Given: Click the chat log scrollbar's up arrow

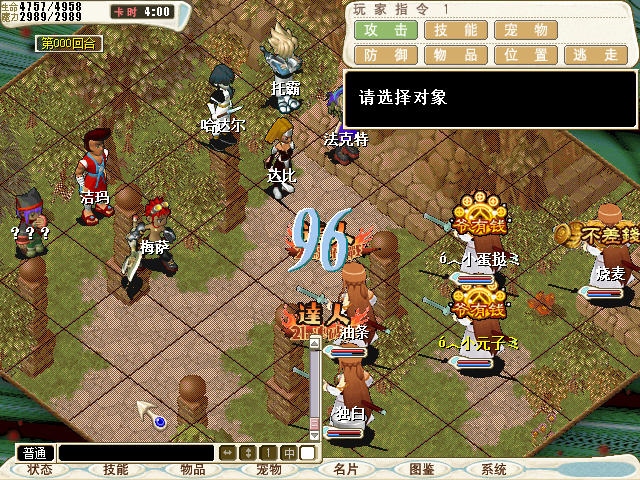Looking at the screenshot, I should coord(314,342).
